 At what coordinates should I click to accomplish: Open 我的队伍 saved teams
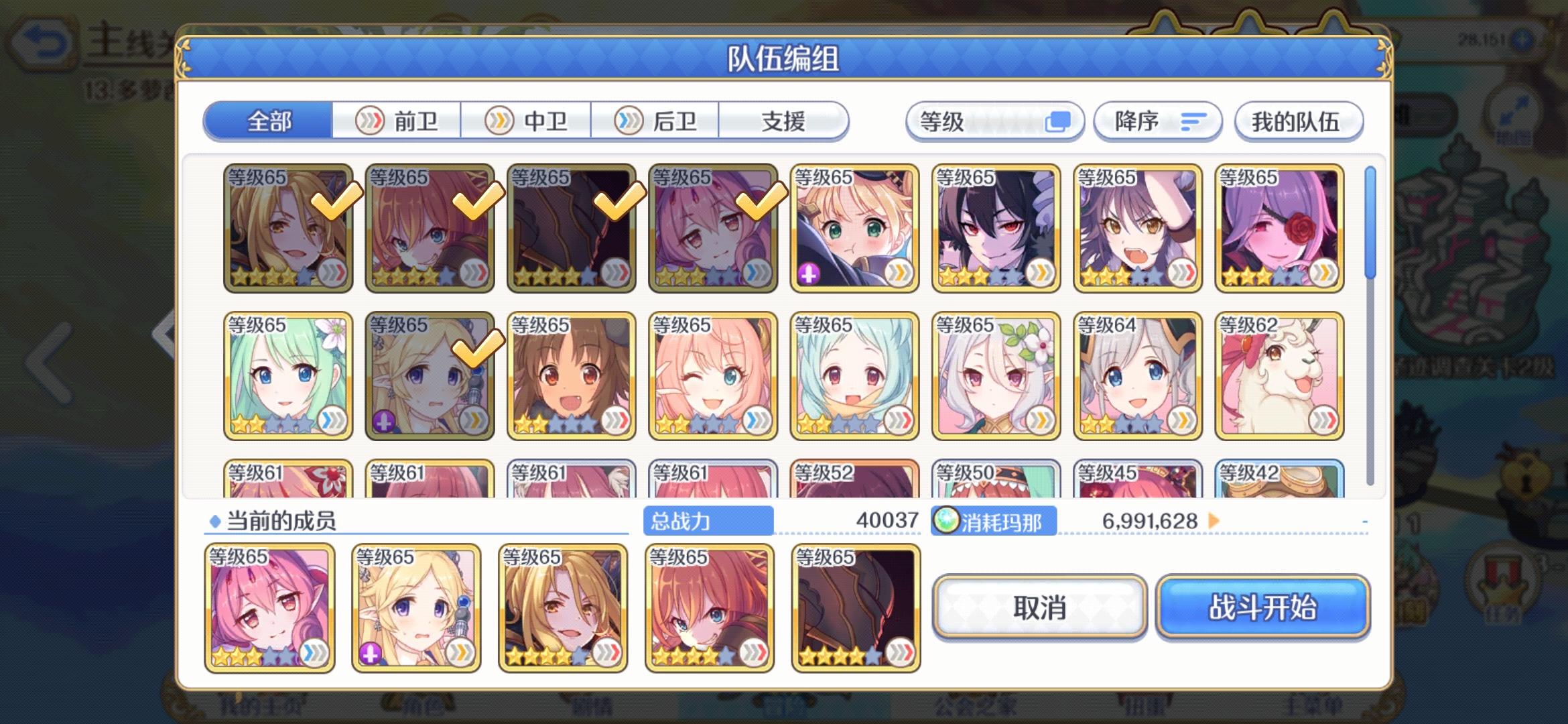1299,121
